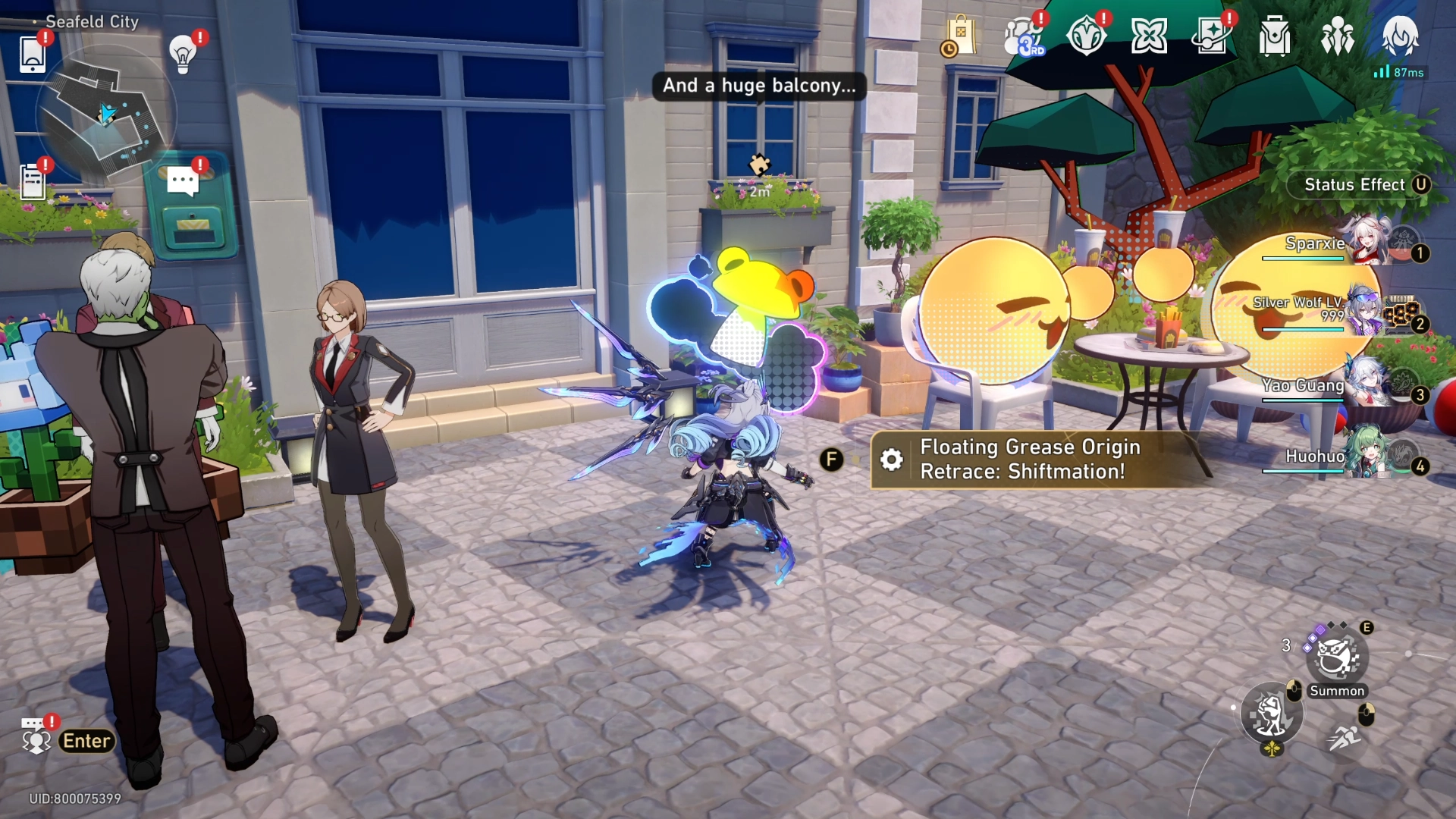Open the speech bubble messages icon
Image resolution: width=1456 pixels, height=819 pixels.
(182, 182)
